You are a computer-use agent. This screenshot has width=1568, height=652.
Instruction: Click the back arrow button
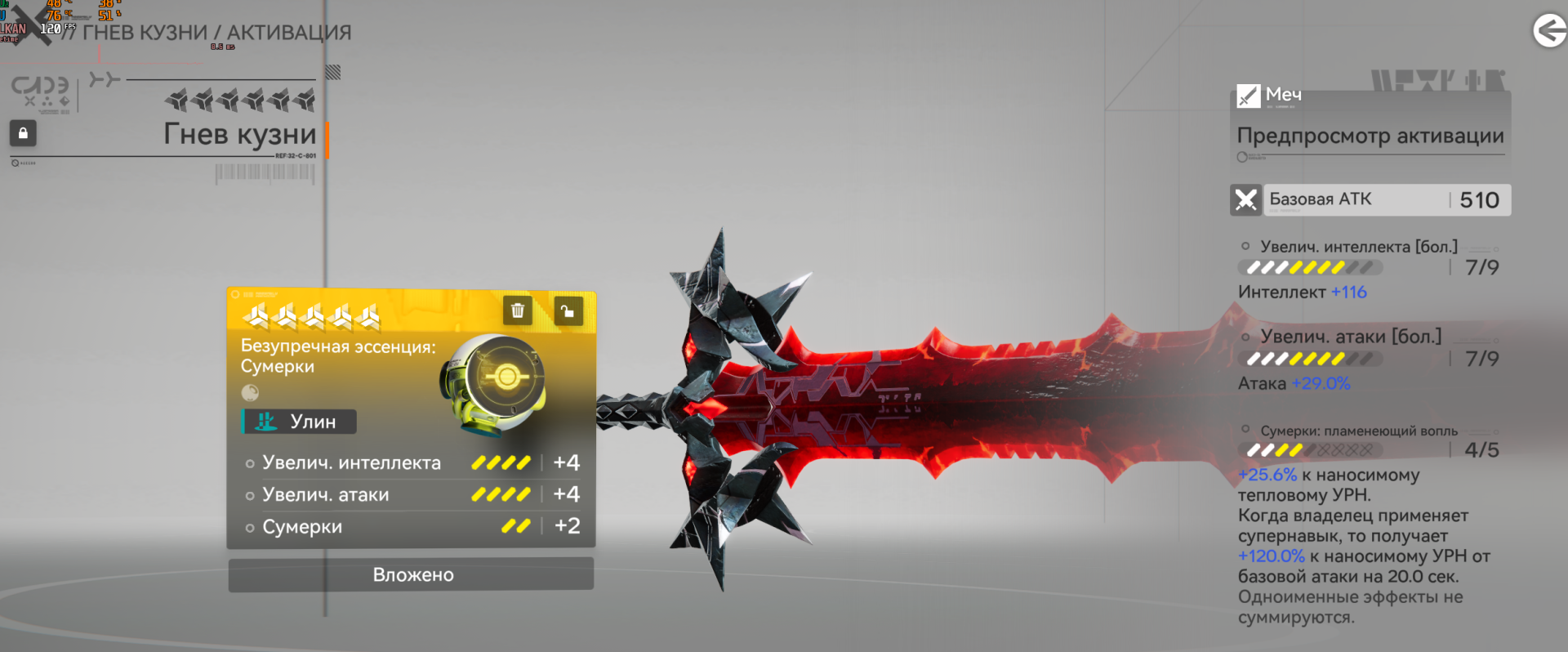pyautogui.click(x=1548, y=31)
